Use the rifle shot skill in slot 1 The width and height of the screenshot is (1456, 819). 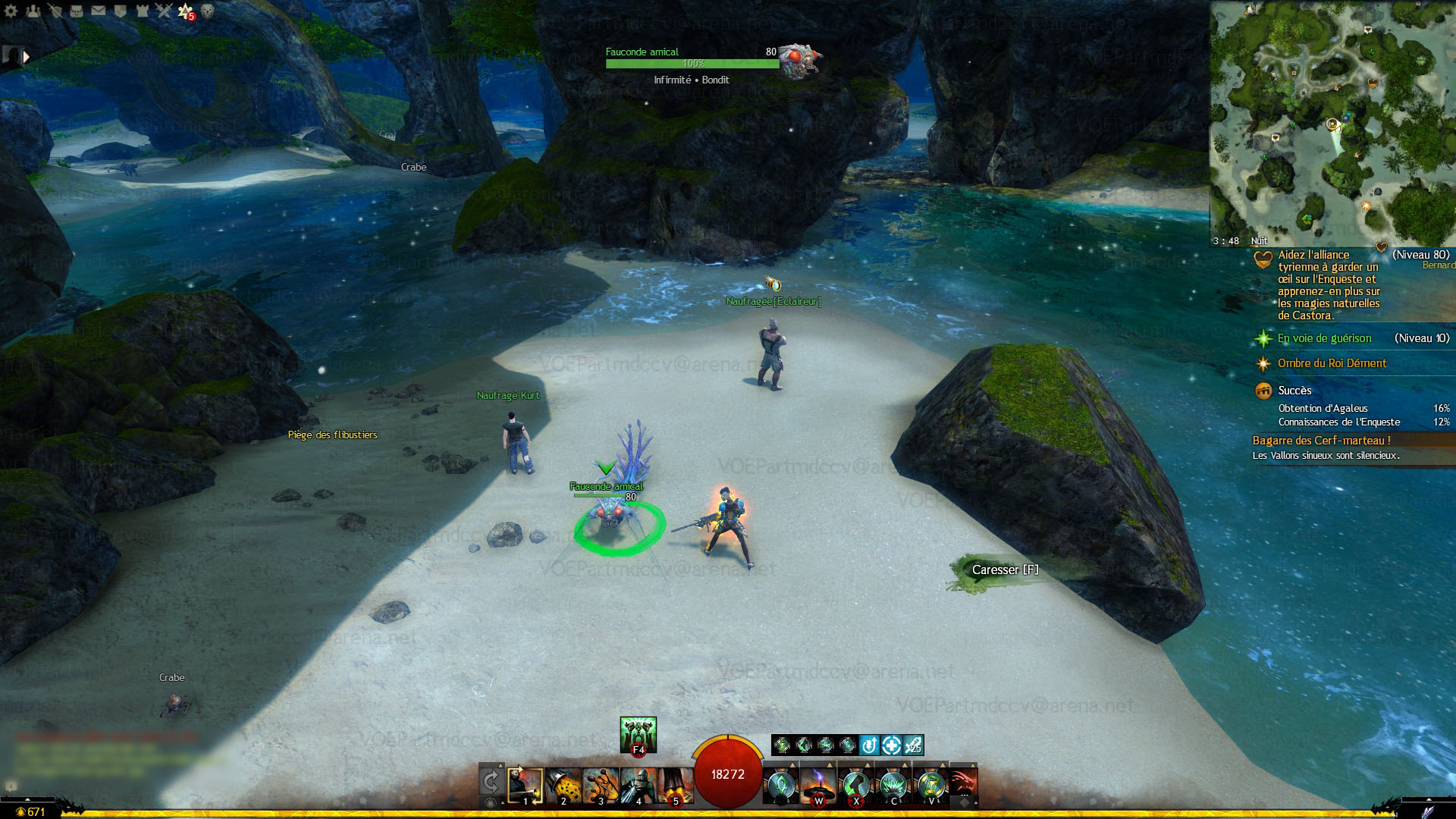525,786
